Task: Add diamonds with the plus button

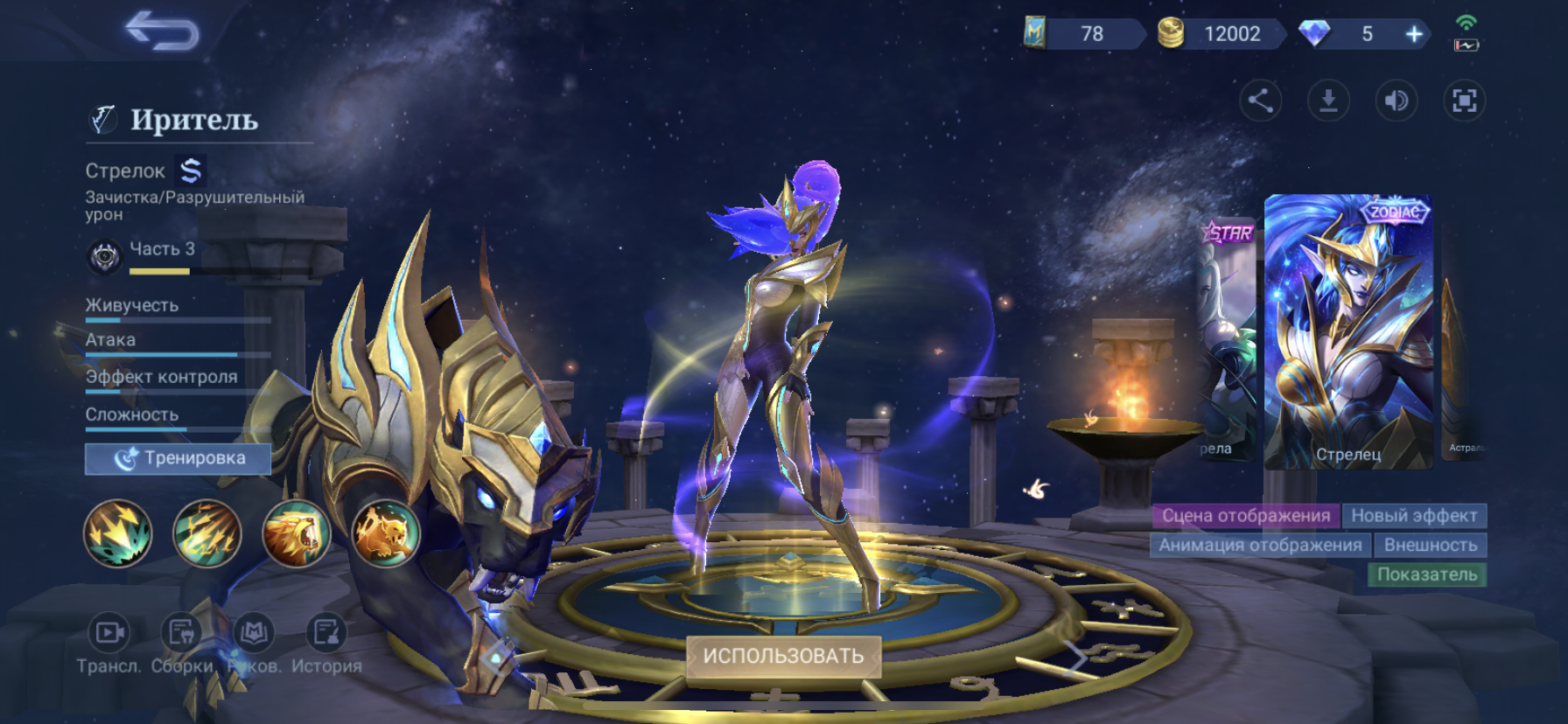Action: click(1413, 34)
